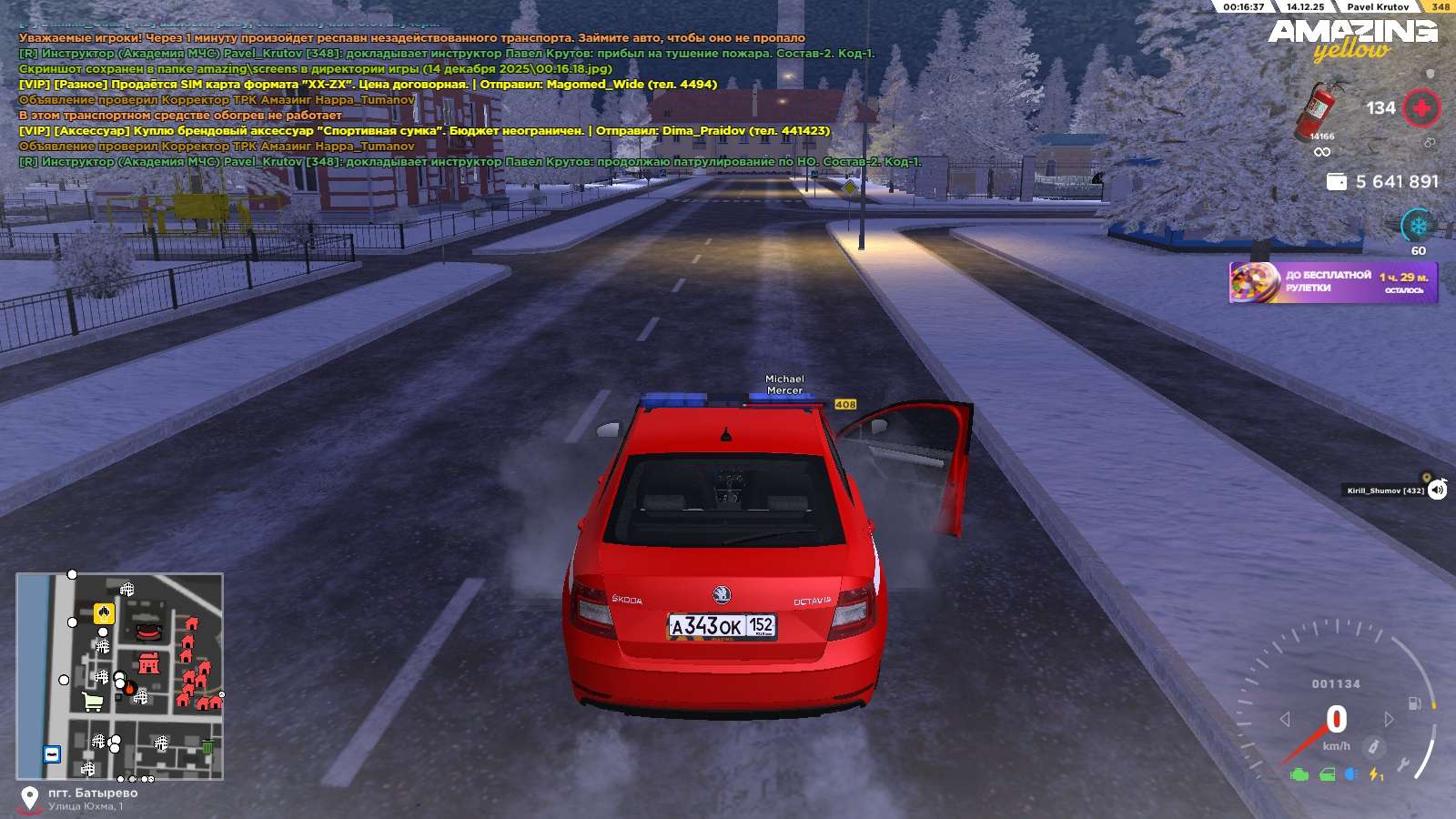Select the yellow gas station marker on minimap

tap(105, 612)
